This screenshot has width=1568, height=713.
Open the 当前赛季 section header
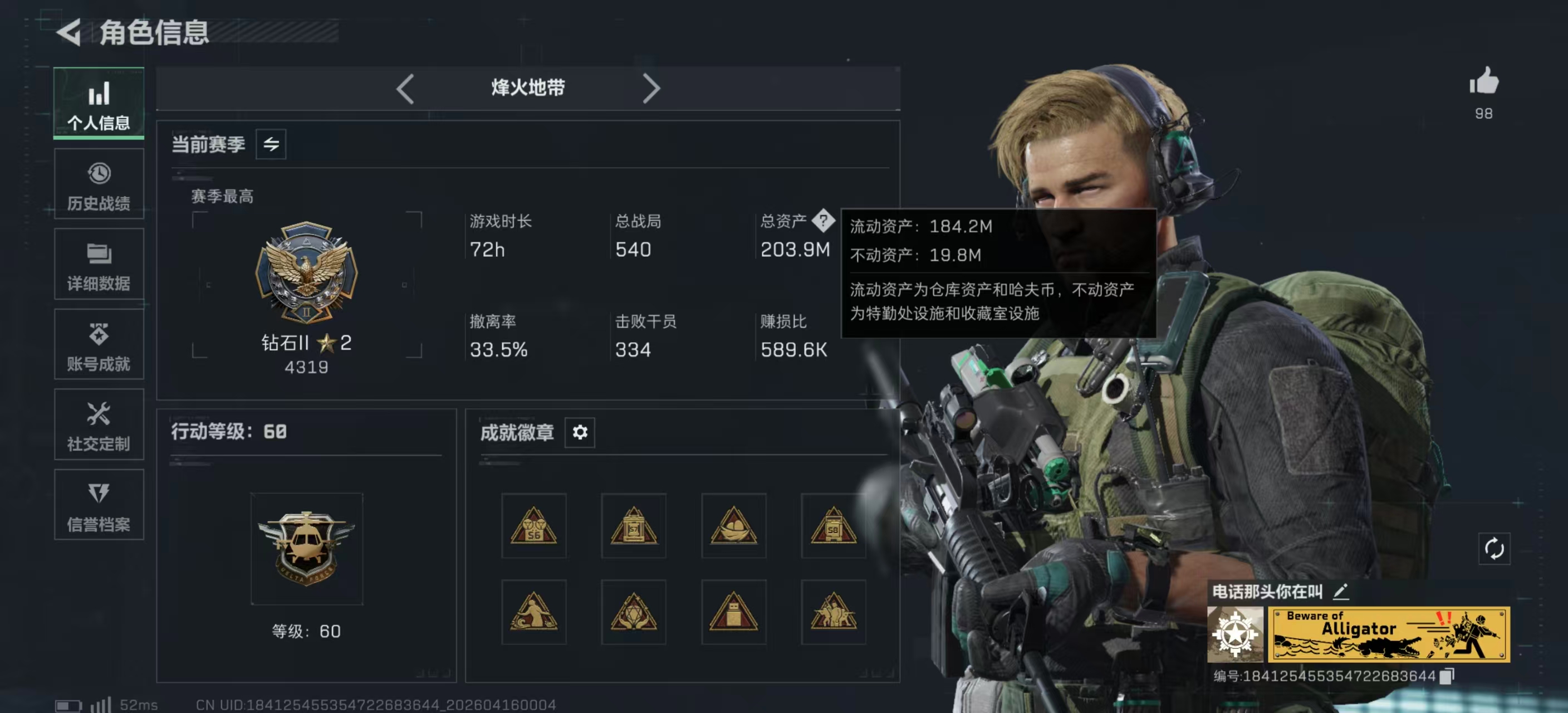(209, 144)
